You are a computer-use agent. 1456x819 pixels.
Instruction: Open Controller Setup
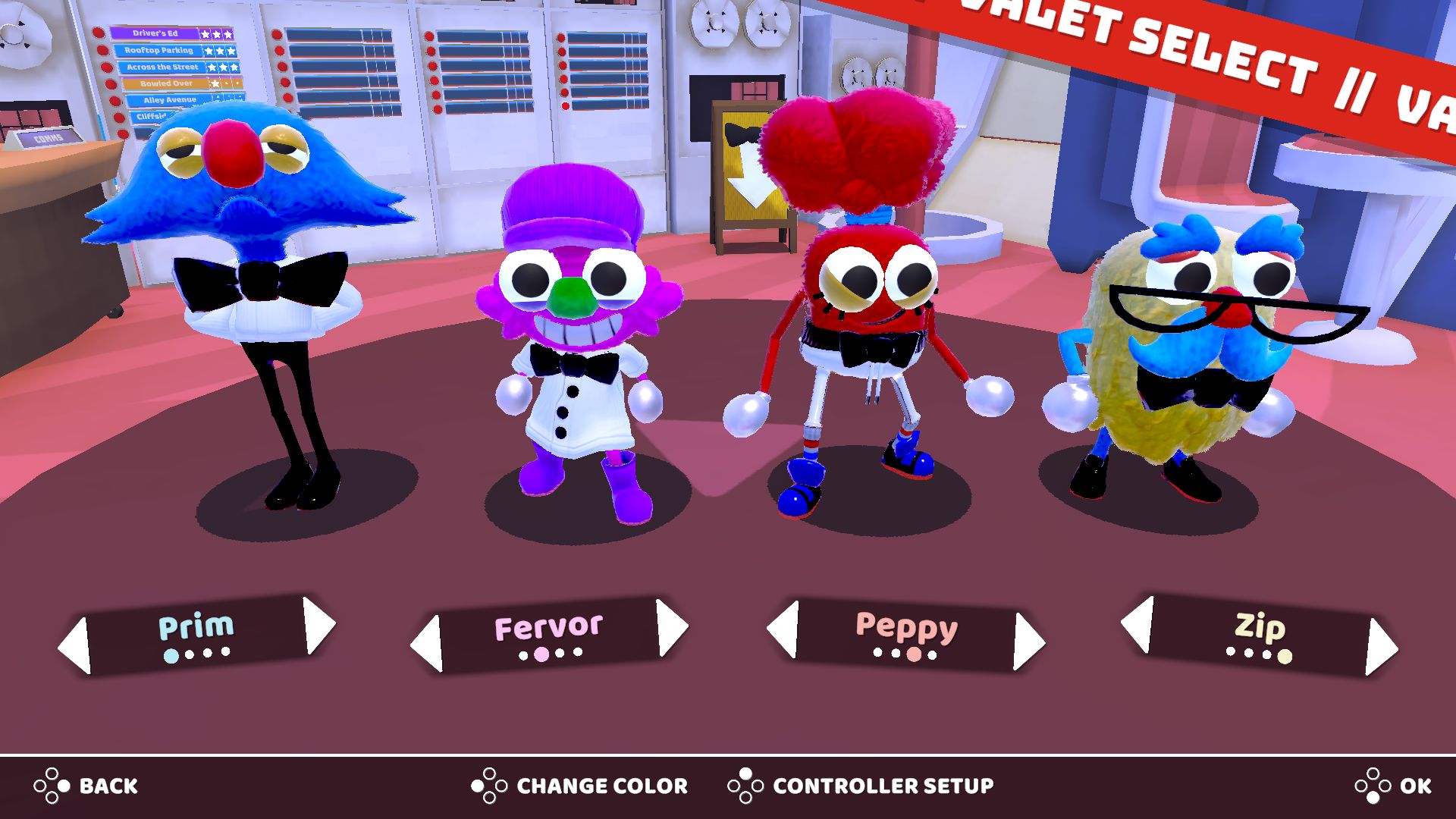pyautogui.click(x=861, y=786)
